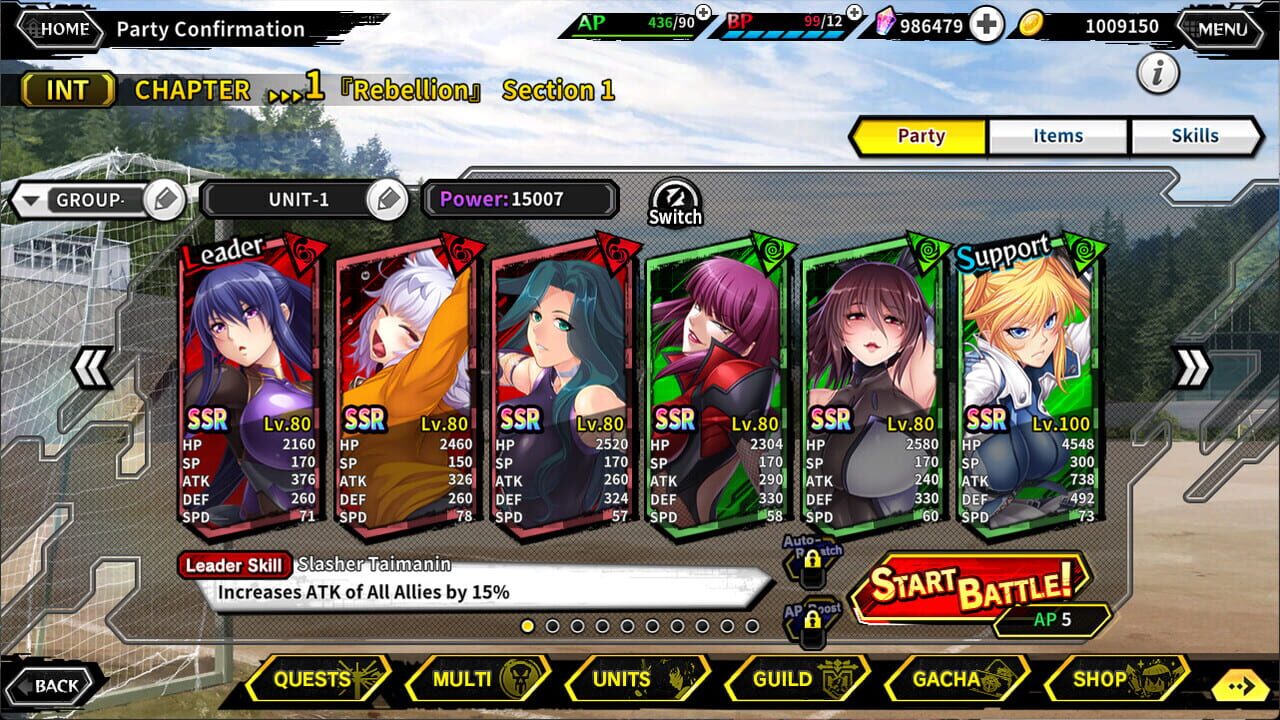Tap the Switch icon above the party lineup
Screen dimensions: 1280x720
673,201
